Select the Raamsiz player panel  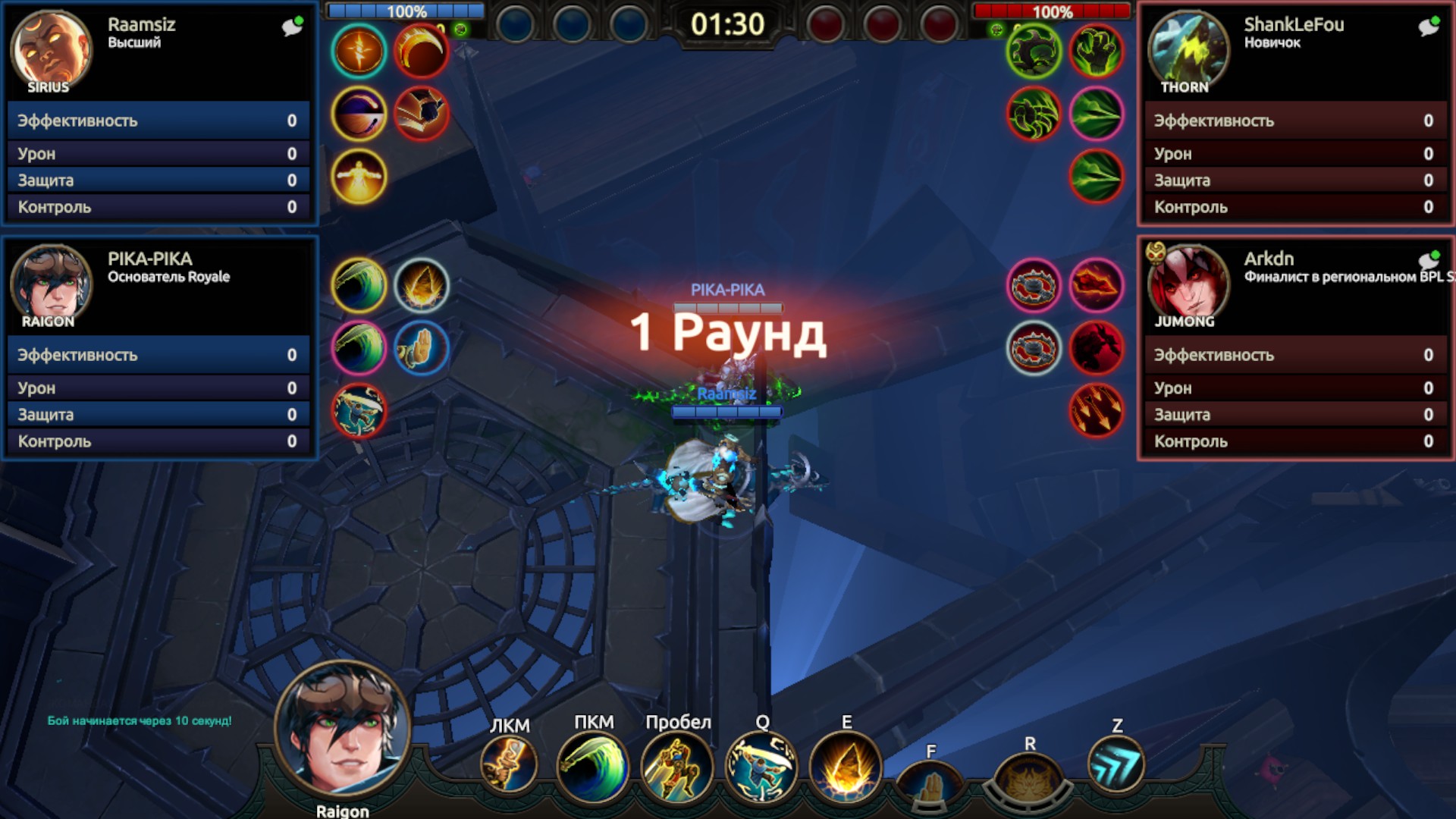point(159,114)
